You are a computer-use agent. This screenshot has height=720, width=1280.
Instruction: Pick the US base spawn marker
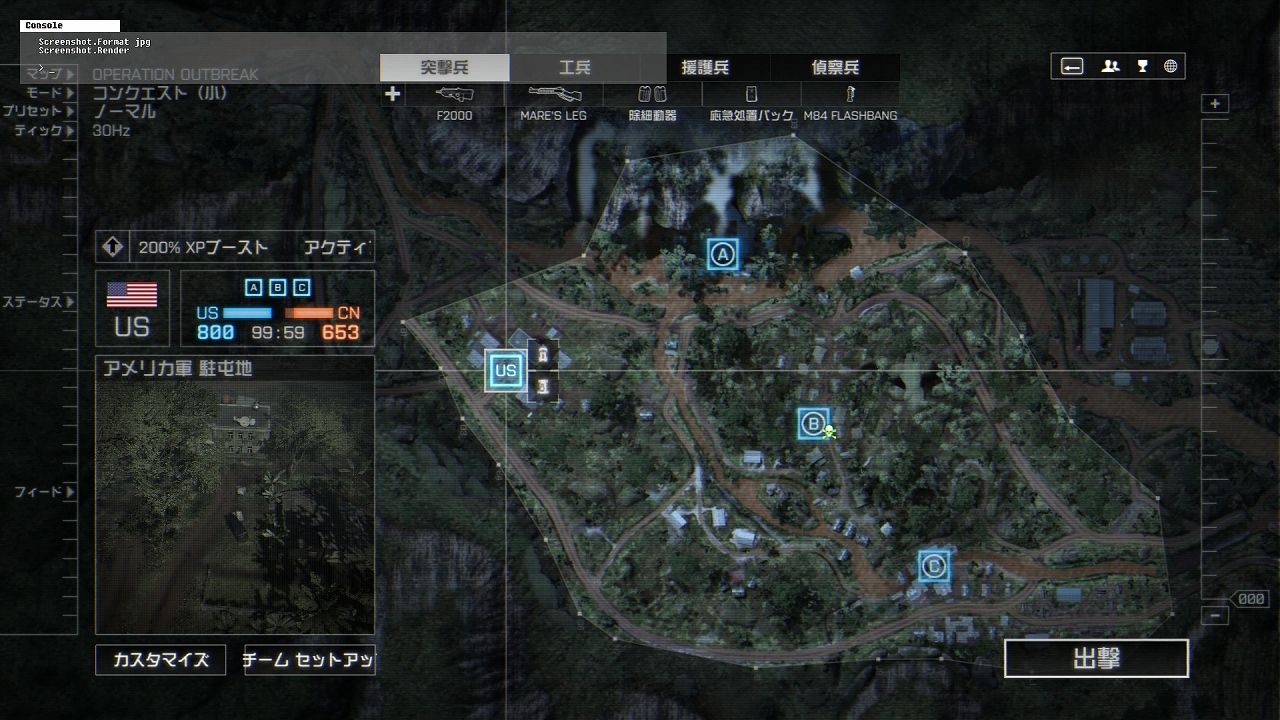[x=505, y=370]
